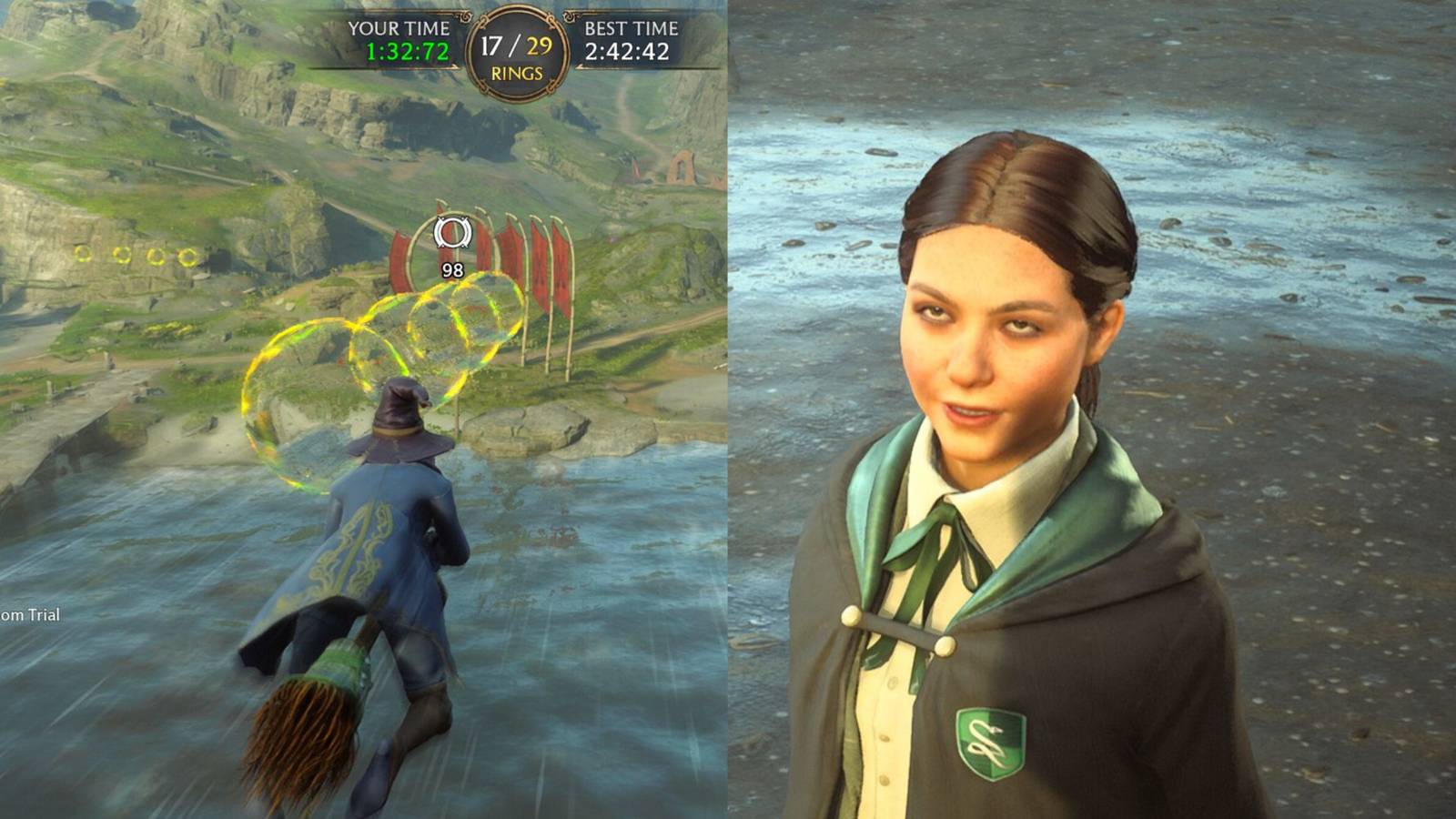Expand the right HUD flourish arrow

(571, 15)
